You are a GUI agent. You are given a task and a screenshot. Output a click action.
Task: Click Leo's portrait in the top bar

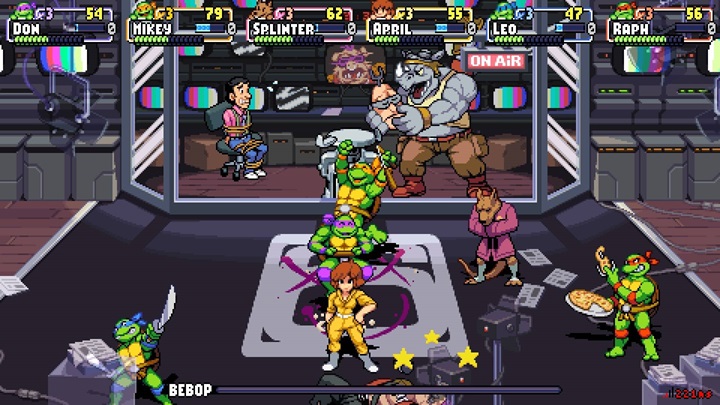[x=503, y=12]
